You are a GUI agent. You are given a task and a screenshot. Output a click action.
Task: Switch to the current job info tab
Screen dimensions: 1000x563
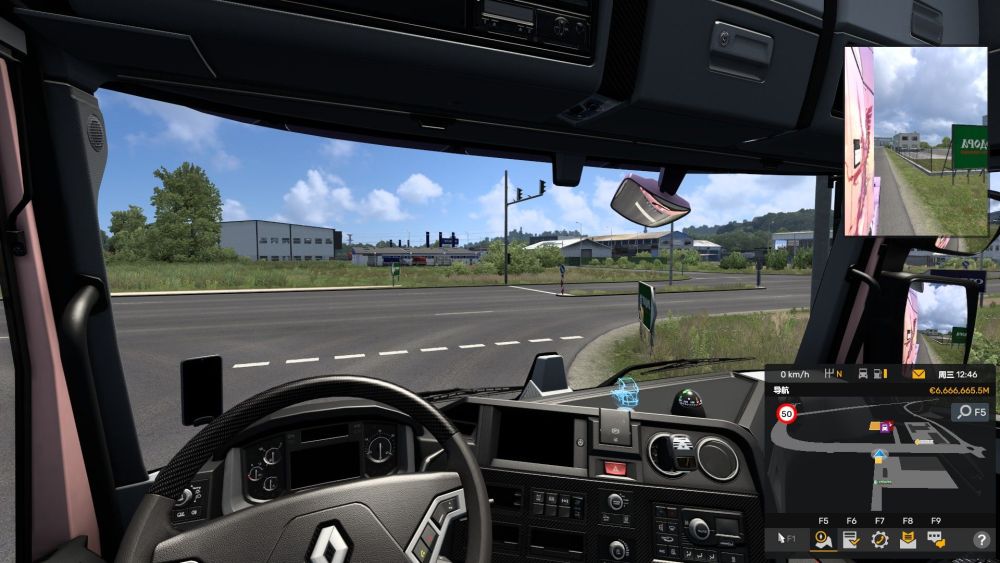coord(851,539)
